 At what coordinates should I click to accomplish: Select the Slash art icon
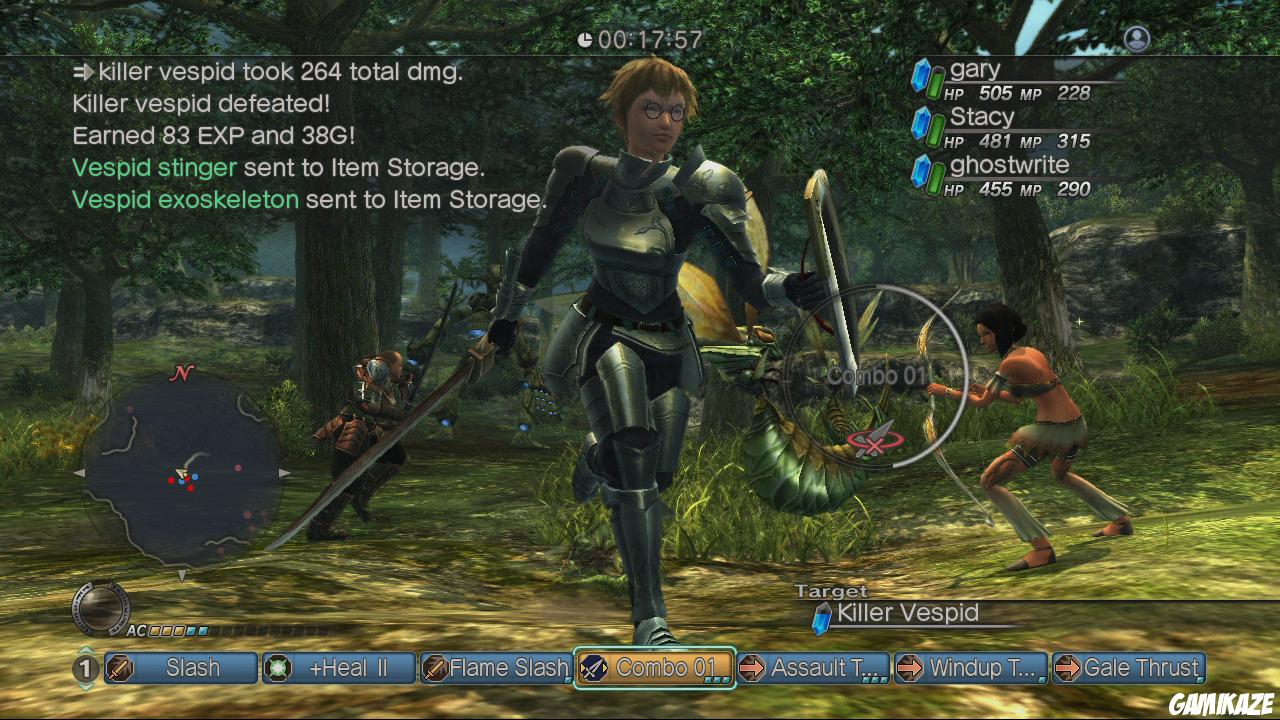click(x=120, y=668)
